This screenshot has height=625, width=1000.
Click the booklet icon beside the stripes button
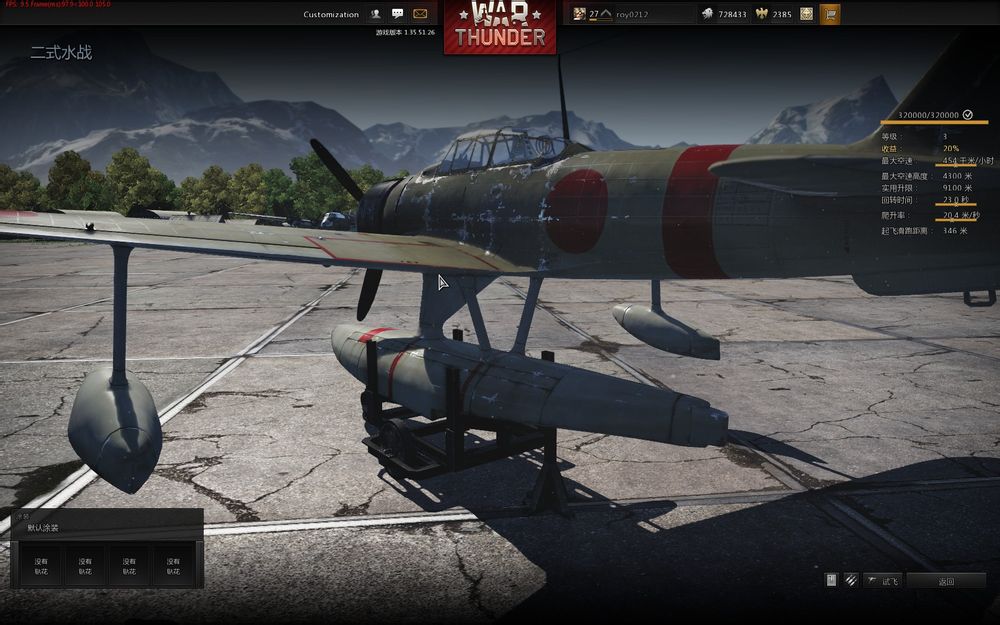pyautogui.click(x=831, y=580)
